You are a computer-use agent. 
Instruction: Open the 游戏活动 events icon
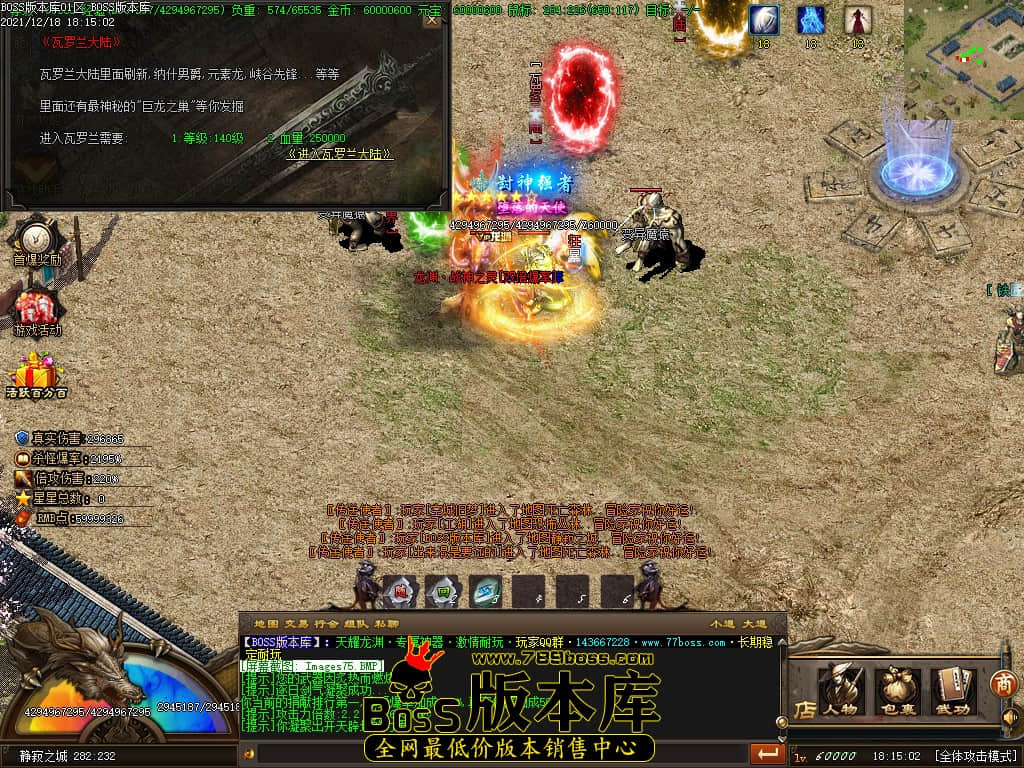(37, 311)
